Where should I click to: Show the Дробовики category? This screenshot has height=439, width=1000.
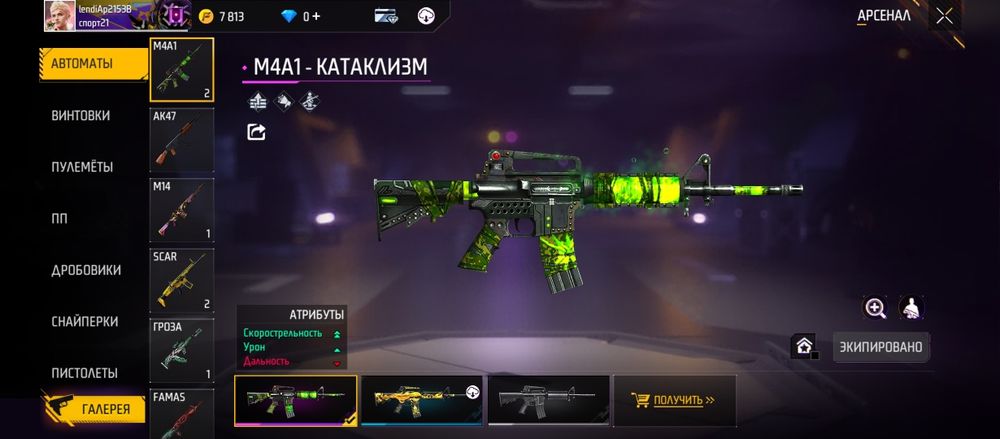86,270
